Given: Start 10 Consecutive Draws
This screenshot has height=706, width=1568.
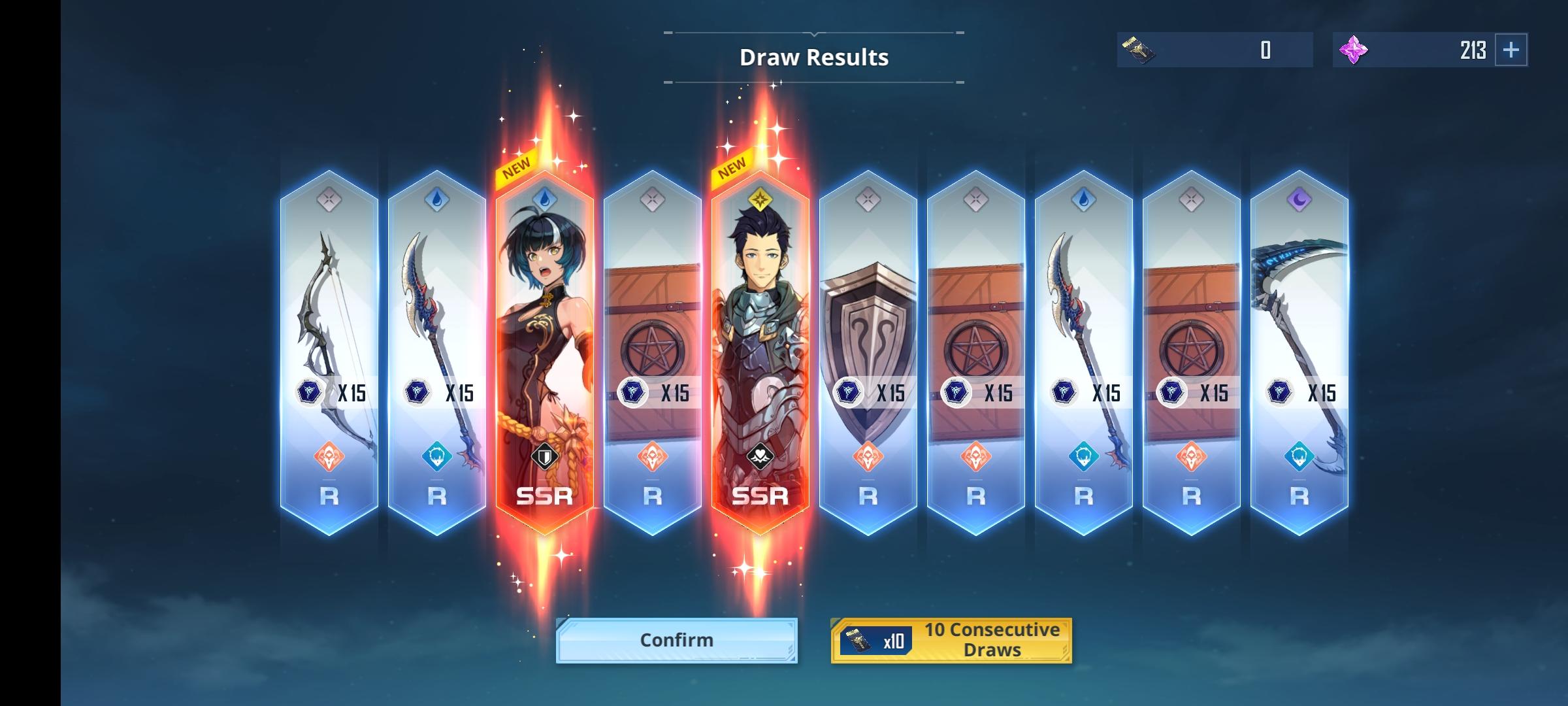Looking at the screenshot, I should coord(951,639).
